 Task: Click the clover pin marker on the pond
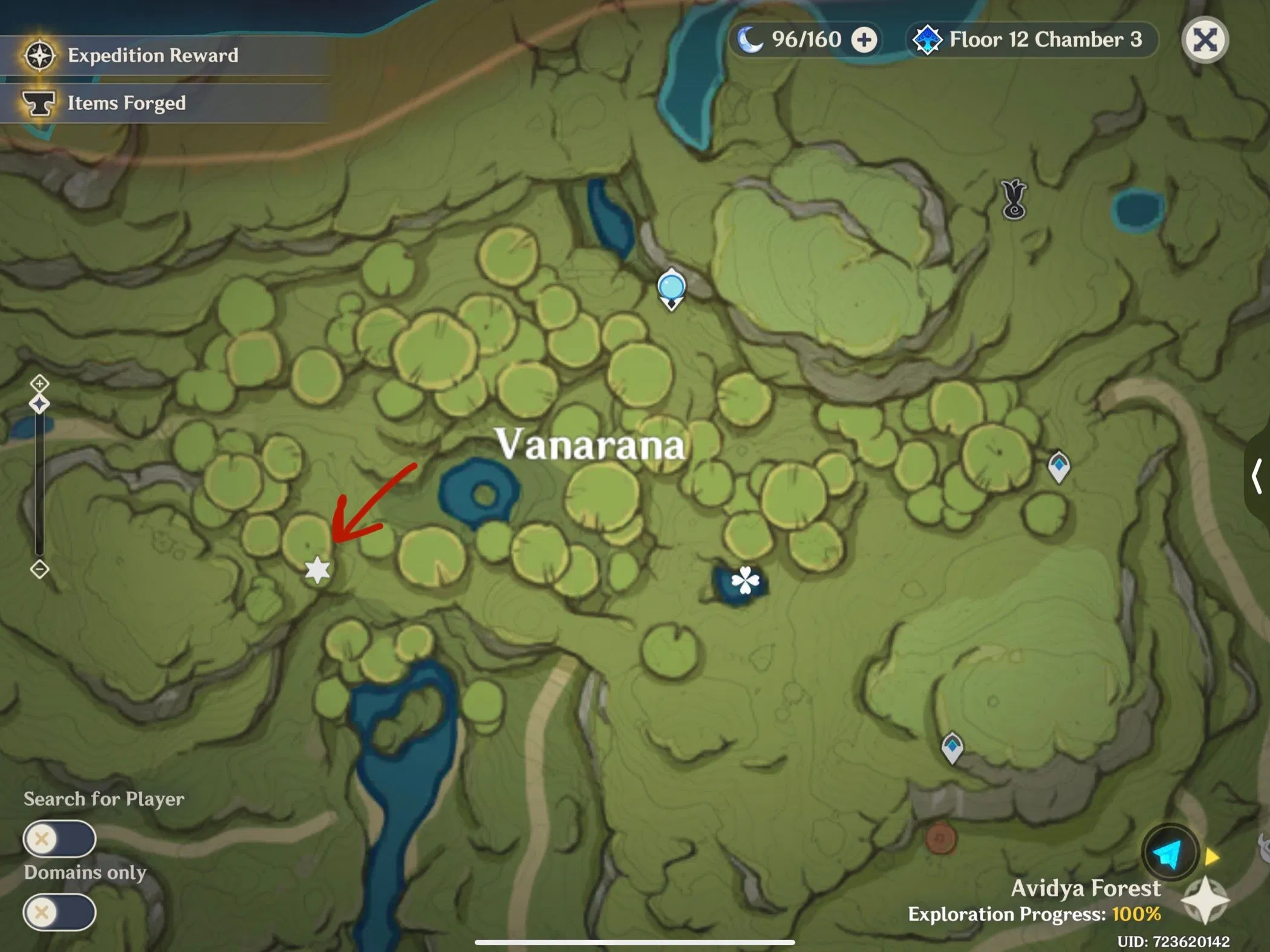click(745, 581)
